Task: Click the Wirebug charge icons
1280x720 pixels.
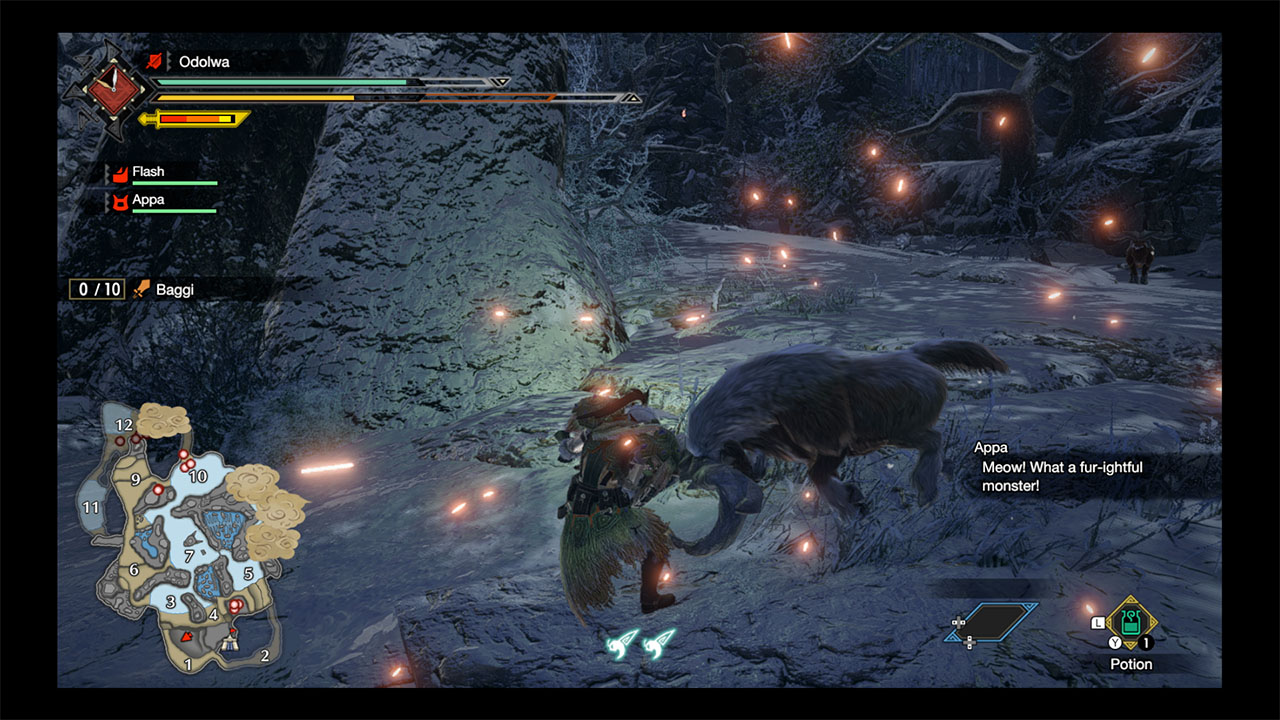Action: pos(641,643)
